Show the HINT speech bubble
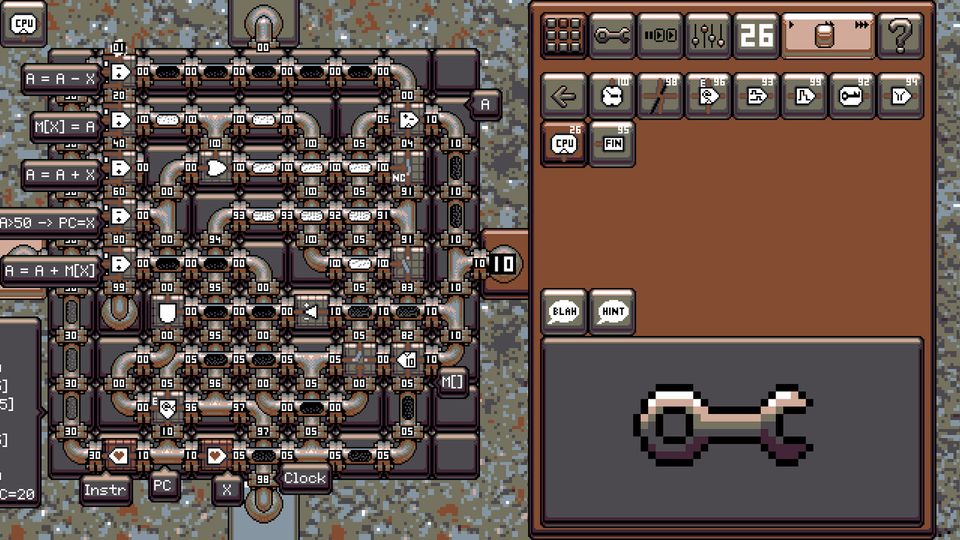This screenshot has width=960, height=540. point(612,311)
